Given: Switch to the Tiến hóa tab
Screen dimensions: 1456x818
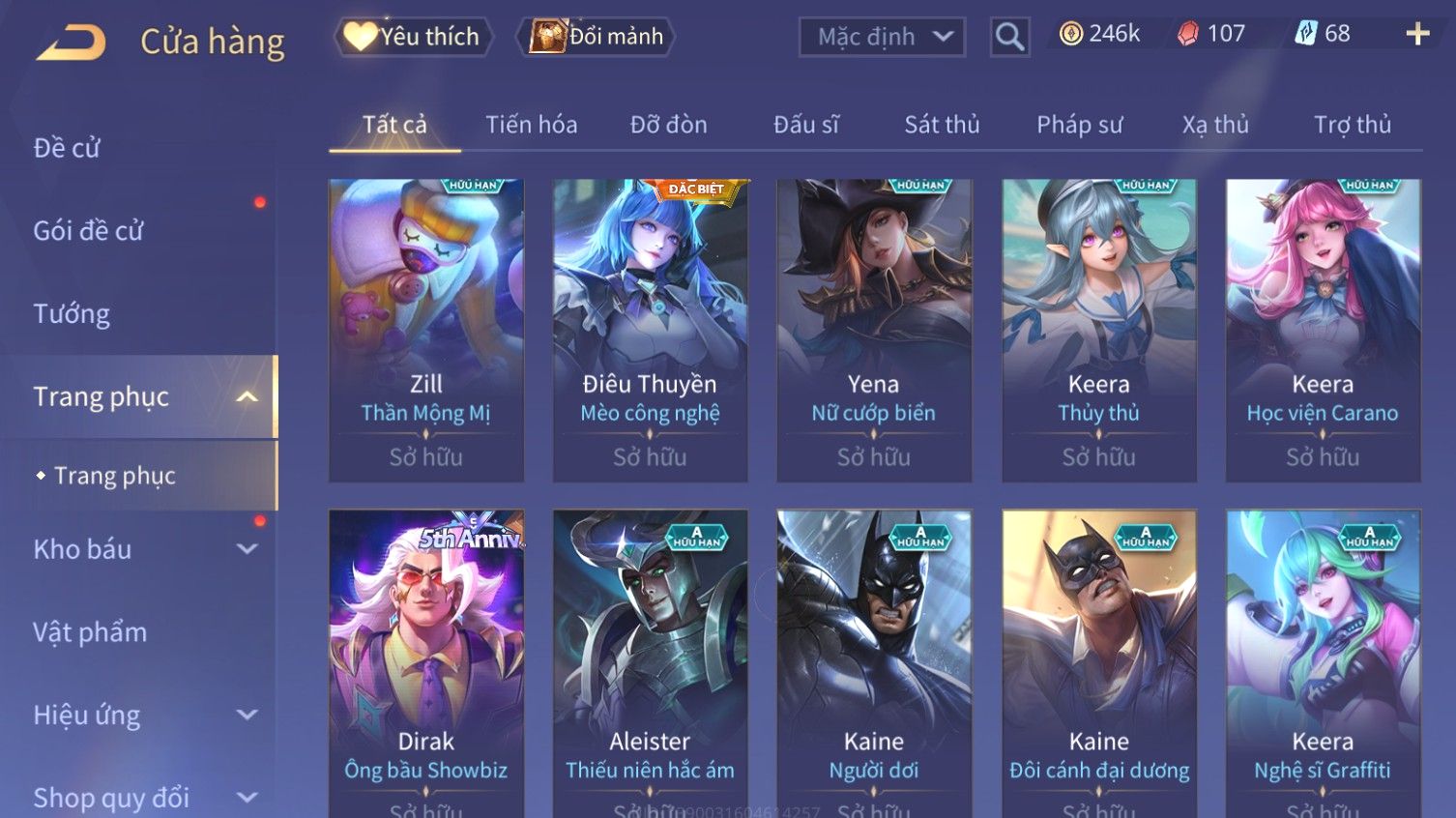Looking at the screenshot, I should (x=531, y=125).
